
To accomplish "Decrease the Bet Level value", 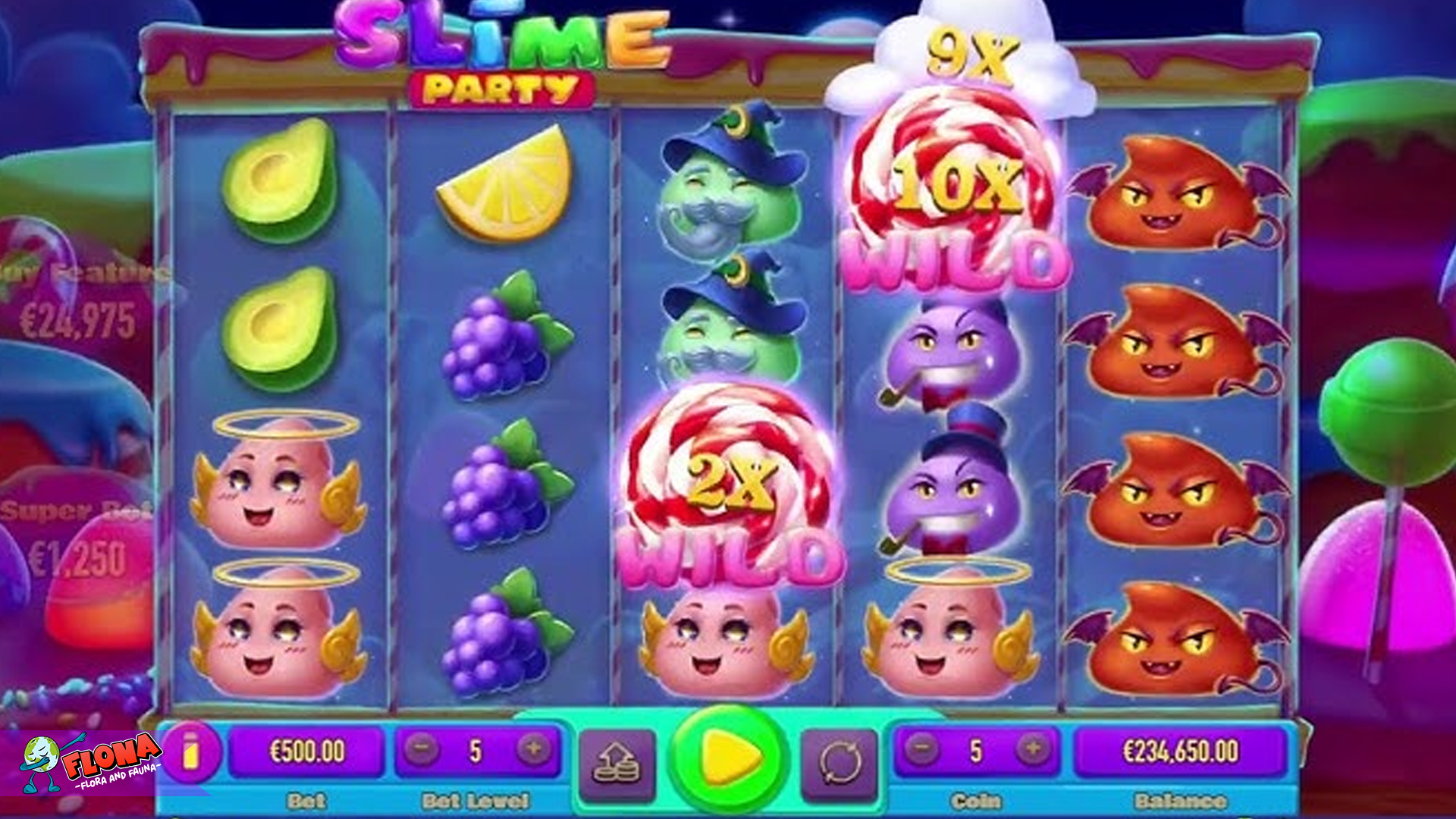I will pyautogui.click(x=422, y=750).
